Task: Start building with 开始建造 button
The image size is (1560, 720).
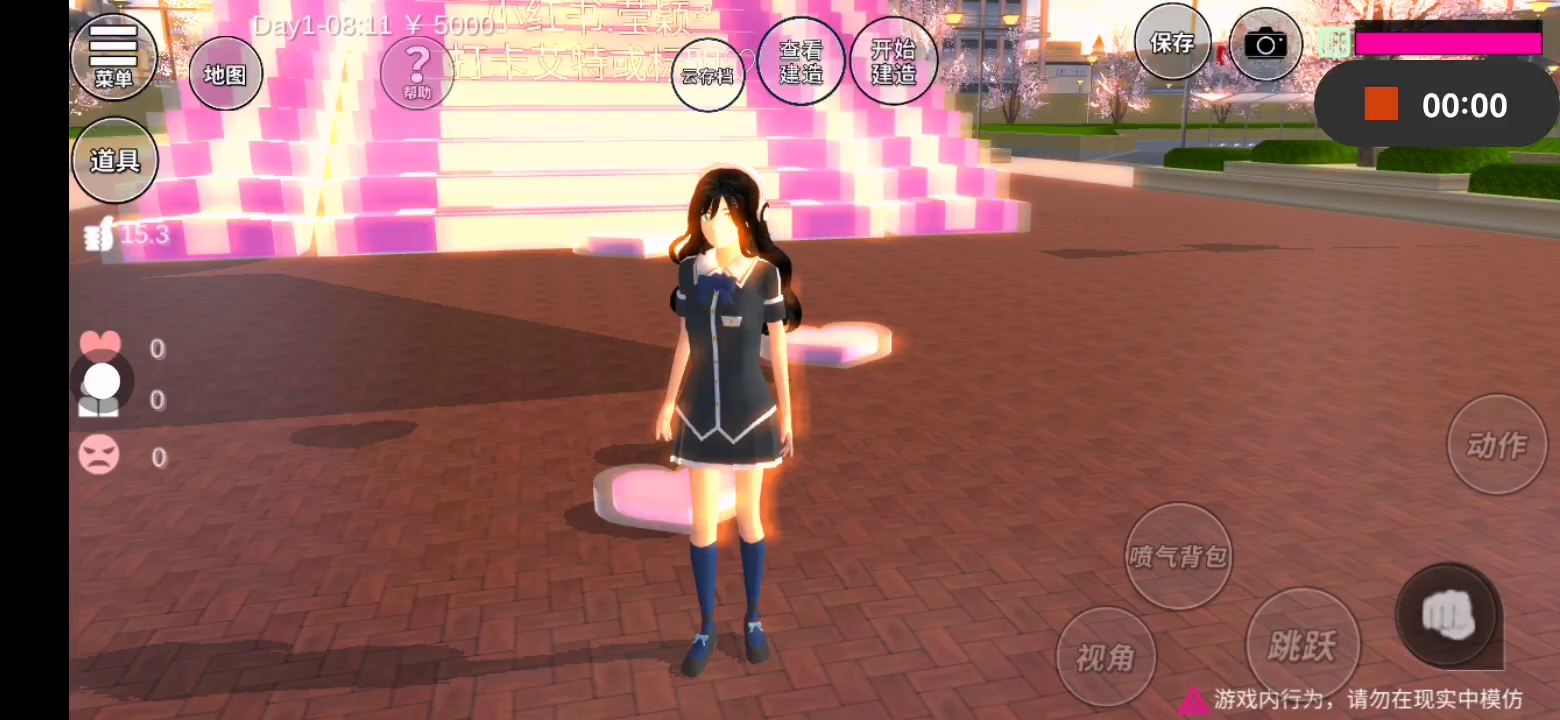Action: [x=894, y=61]
